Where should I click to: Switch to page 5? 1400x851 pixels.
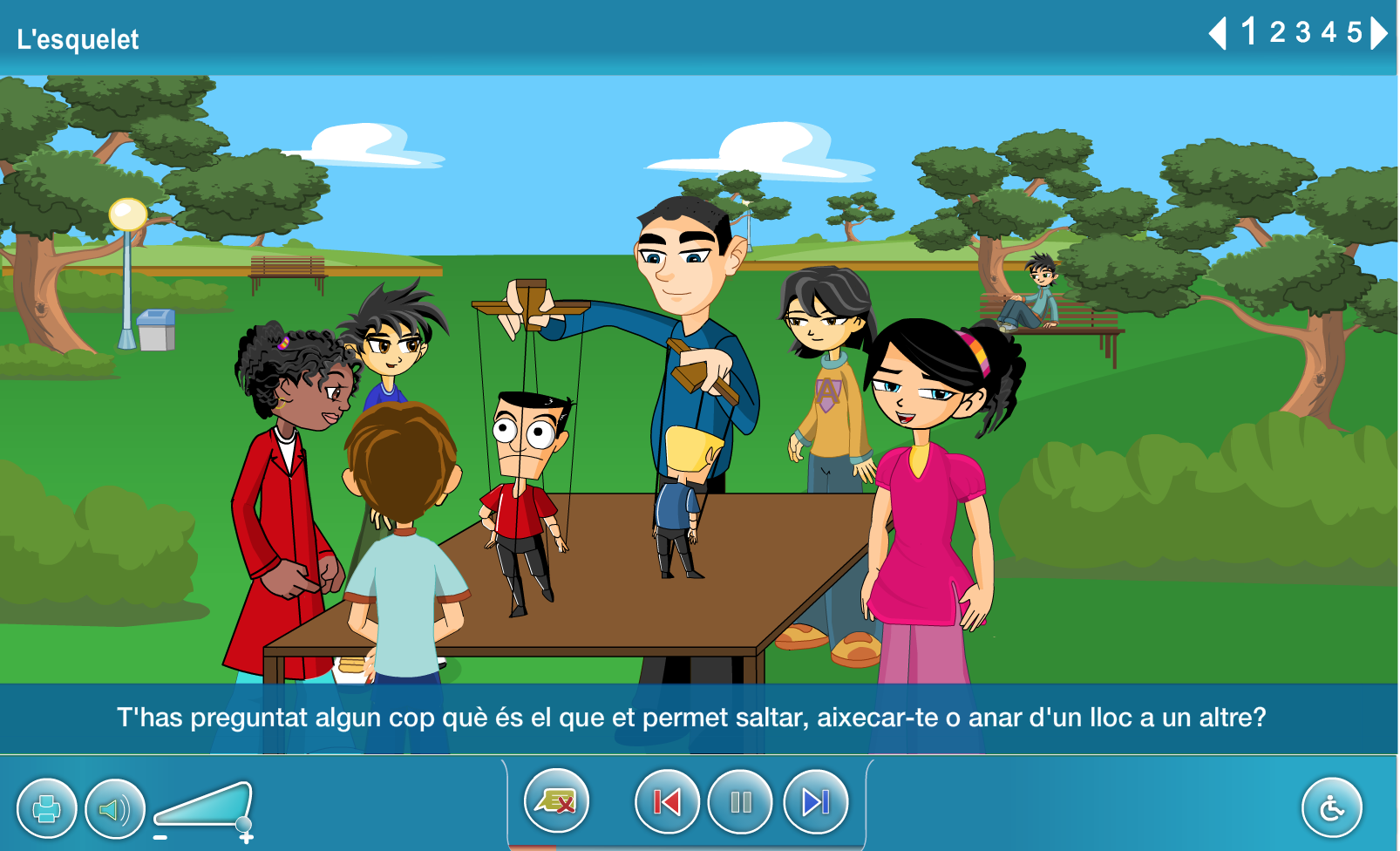click(1354, 33)
